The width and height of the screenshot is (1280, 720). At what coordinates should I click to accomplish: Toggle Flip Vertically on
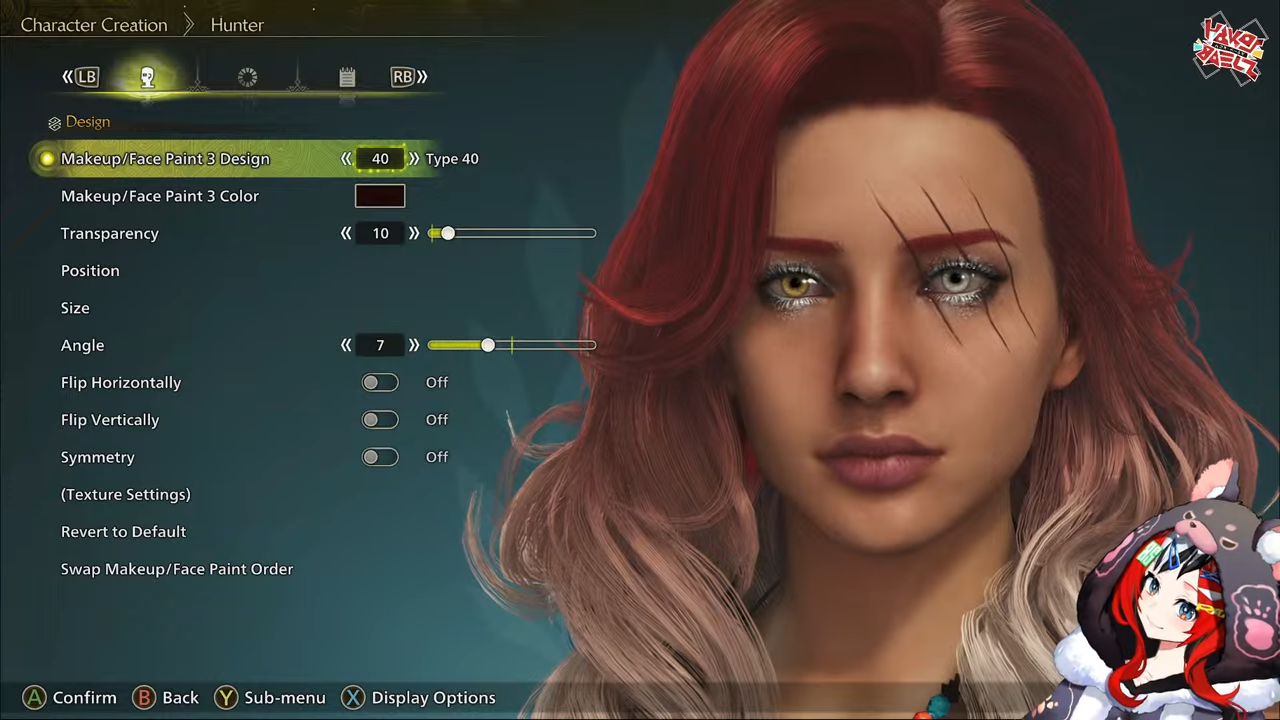click(x=380, y=420)
